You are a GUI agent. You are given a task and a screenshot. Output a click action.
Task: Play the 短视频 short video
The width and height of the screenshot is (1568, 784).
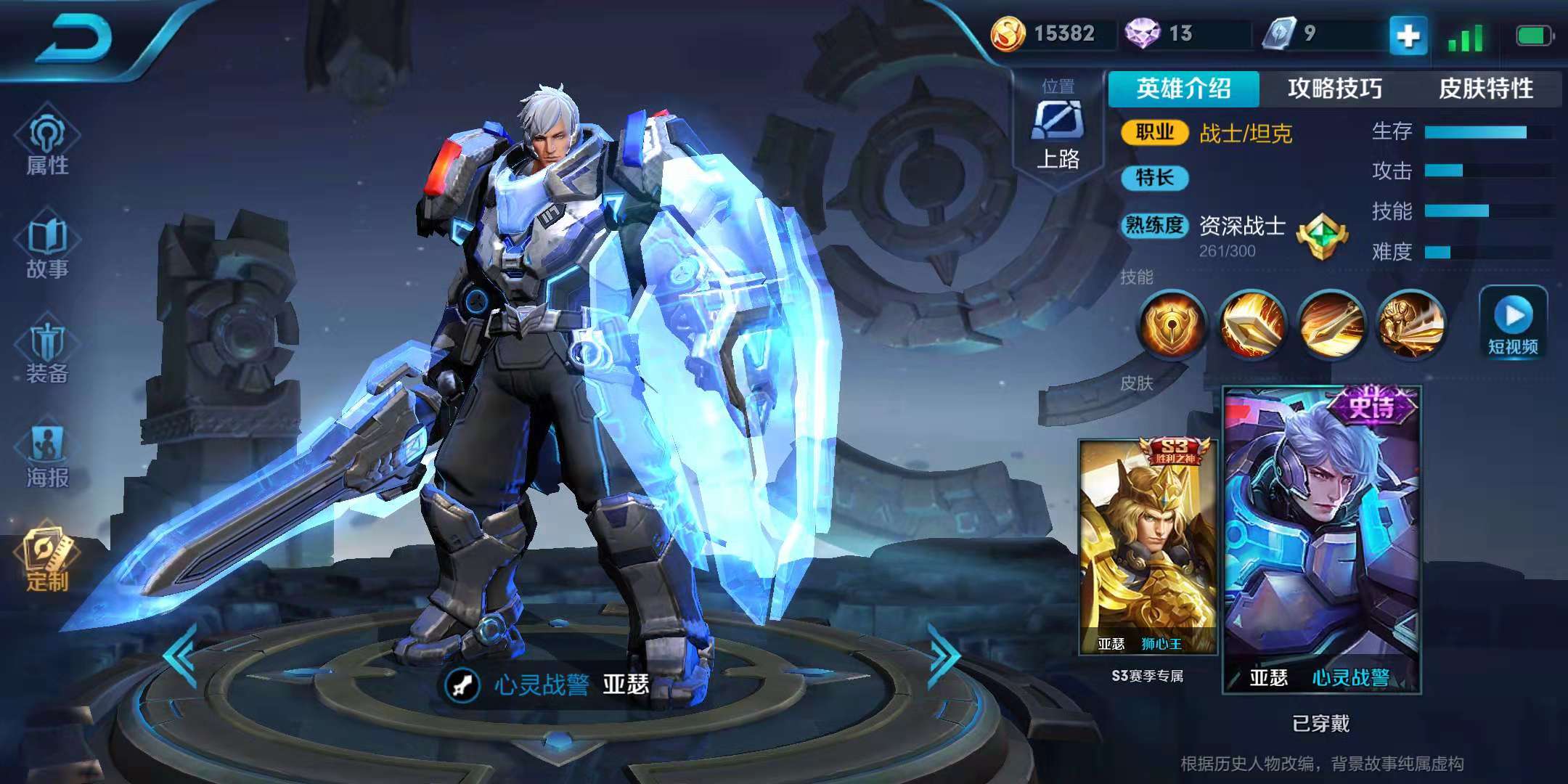coord(1514,323)
